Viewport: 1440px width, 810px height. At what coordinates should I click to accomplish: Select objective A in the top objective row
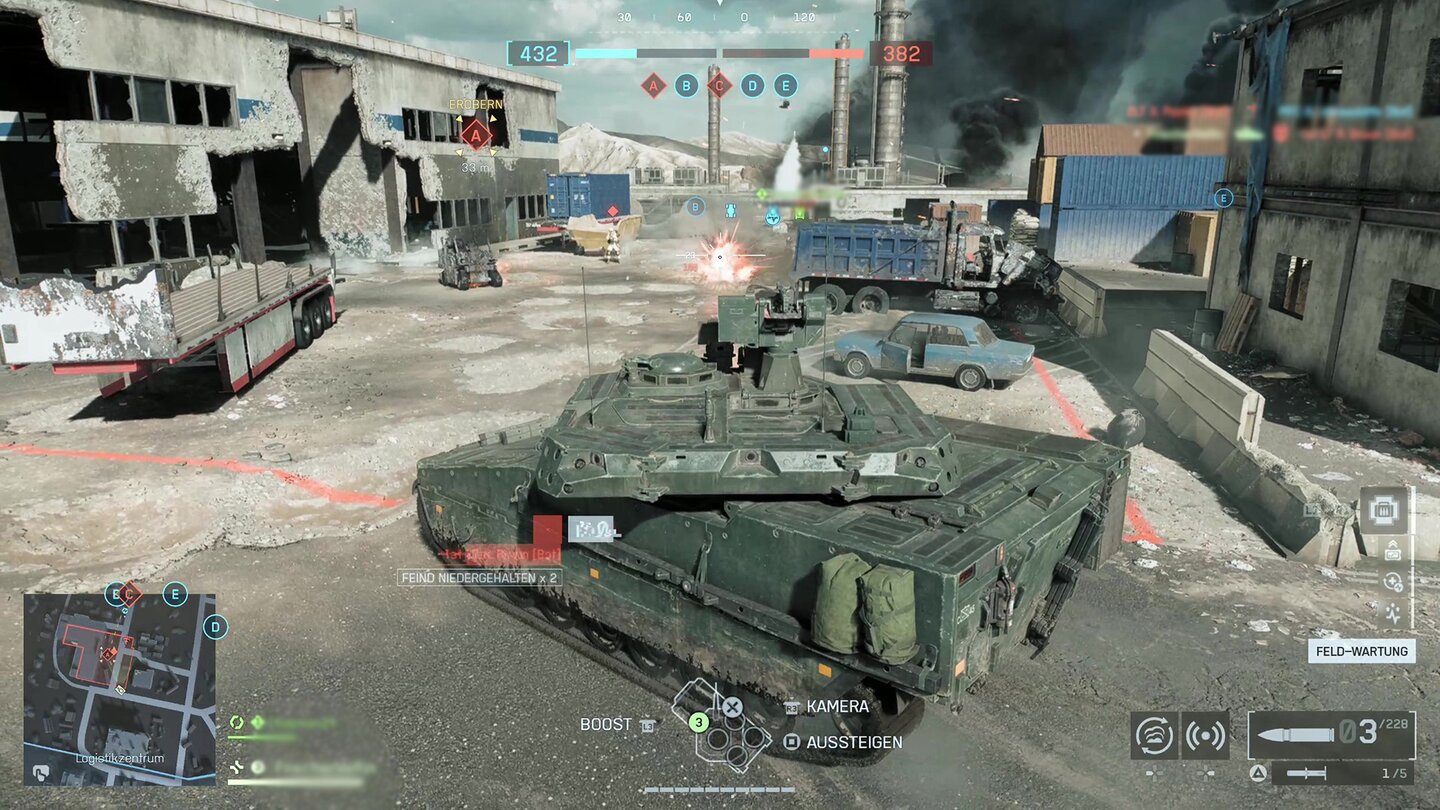(654, 86)
